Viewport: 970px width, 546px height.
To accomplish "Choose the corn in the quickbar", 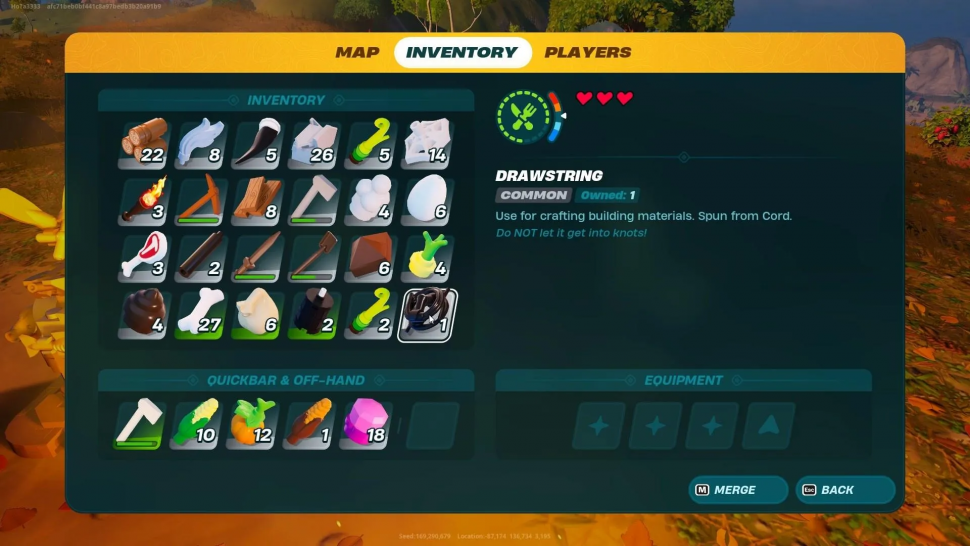I will click(195, 424).
